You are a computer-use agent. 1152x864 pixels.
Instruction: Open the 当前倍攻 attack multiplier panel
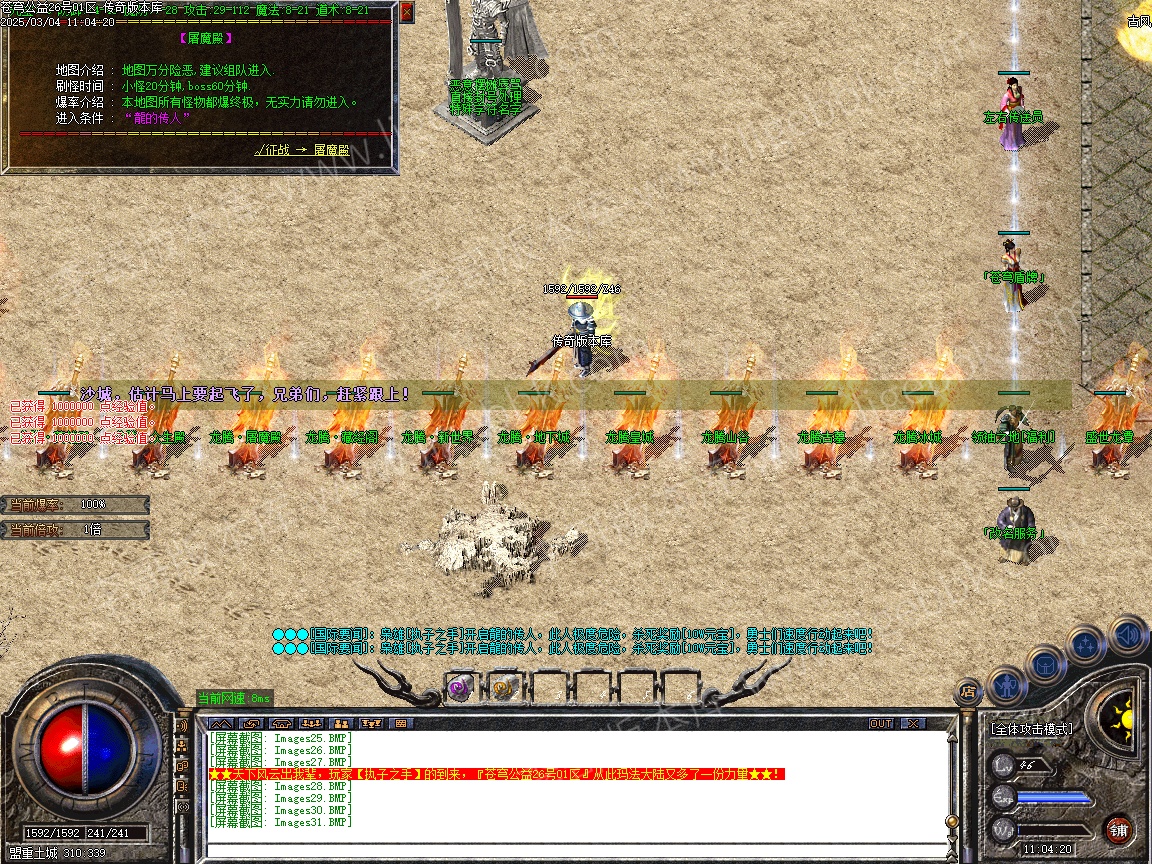76,530
